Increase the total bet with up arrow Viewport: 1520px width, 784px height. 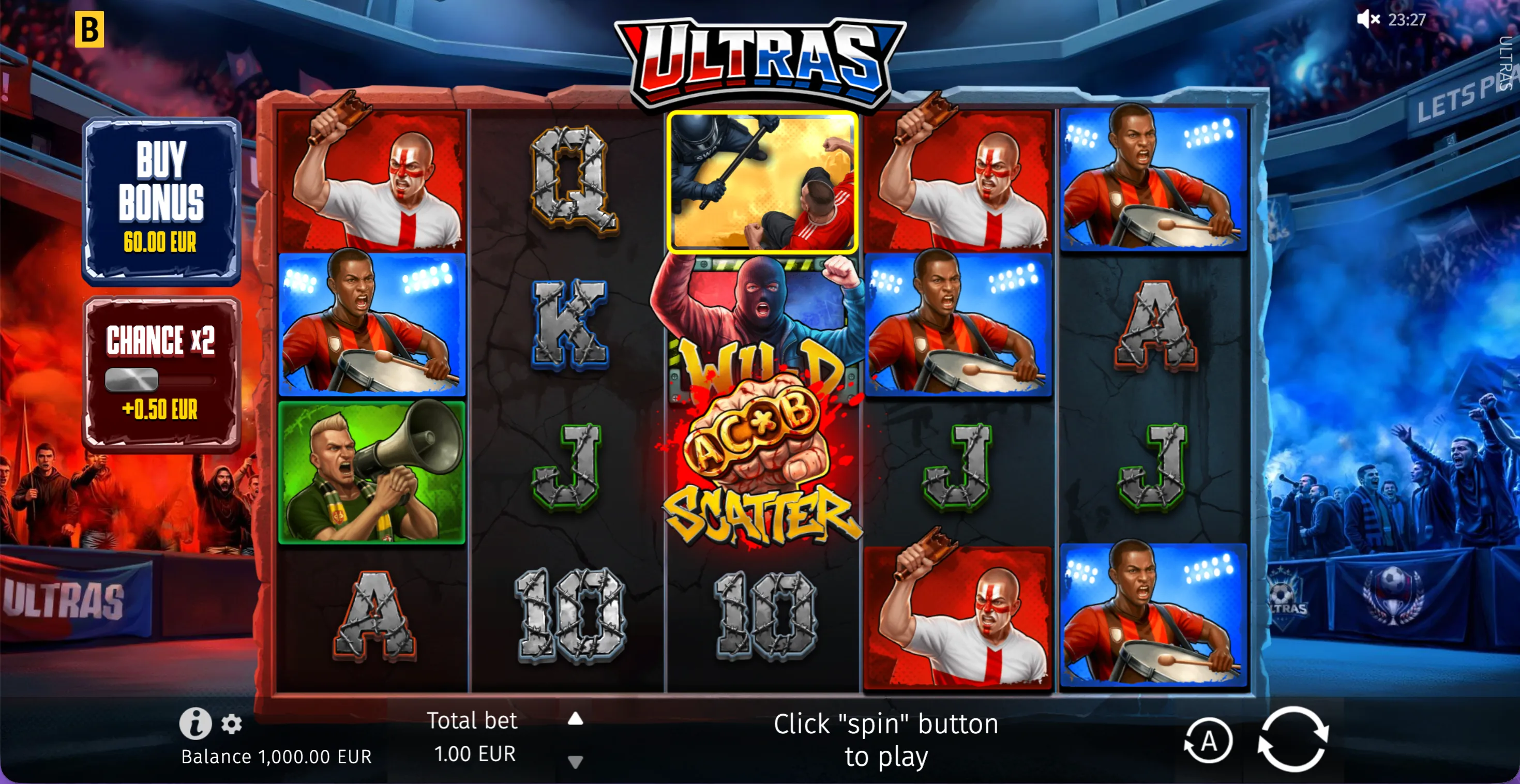576,720
